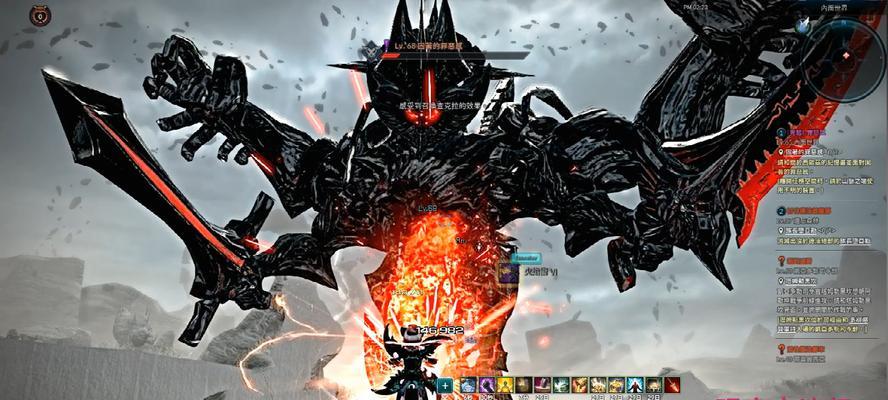Activate the red-caped figure in blue light skill
The image size is (888, 400).
coord(634,385)
